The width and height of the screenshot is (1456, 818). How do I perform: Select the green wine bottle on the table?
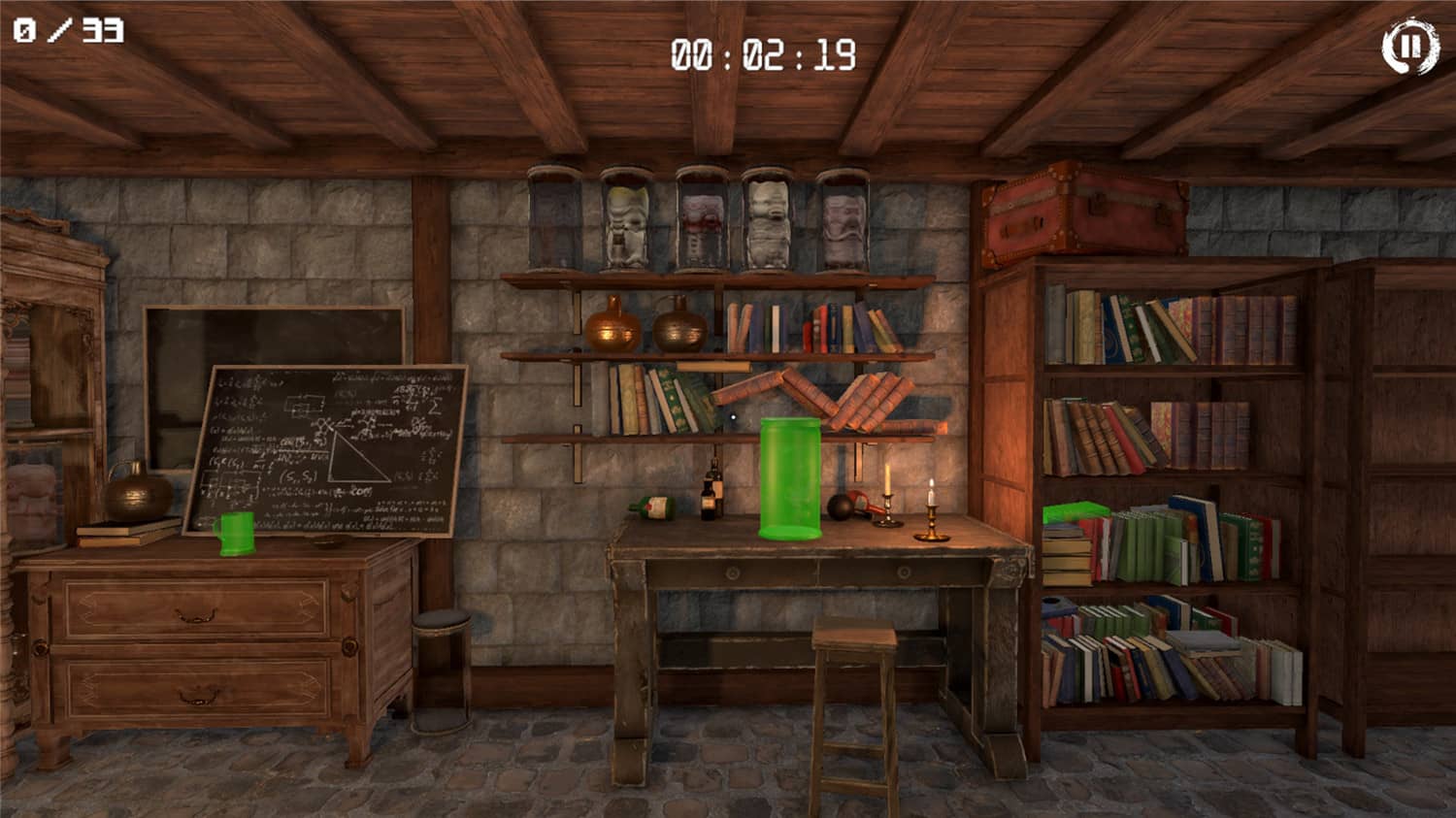pos(650,507)
